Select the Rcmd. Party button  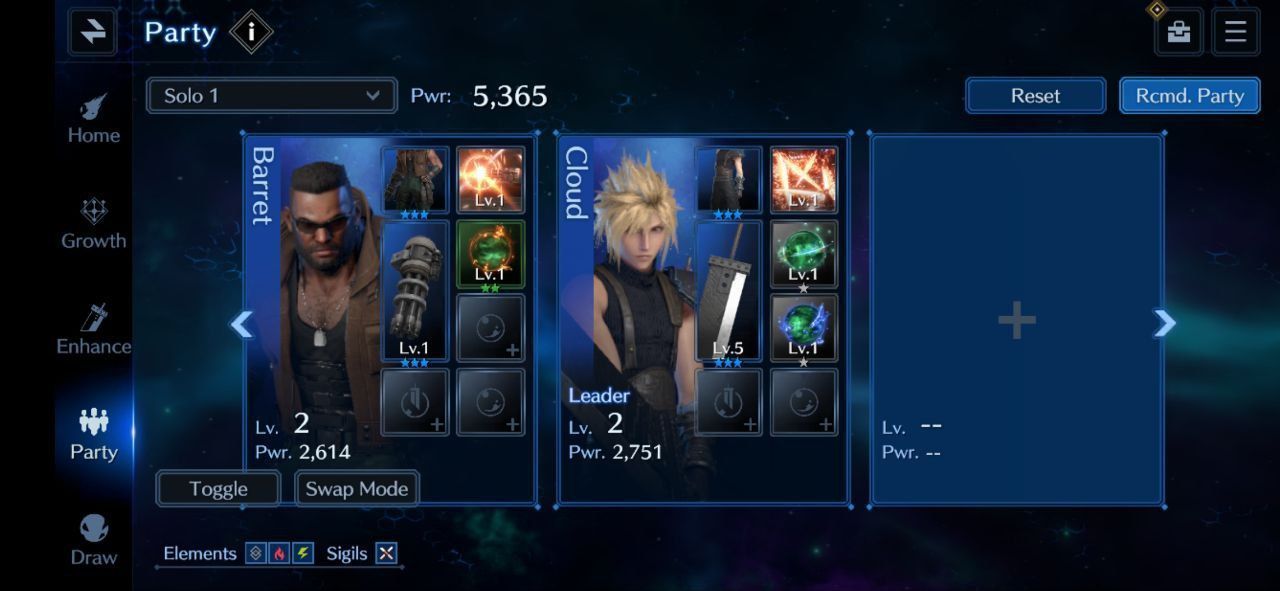pyautogui.click(x=1189, y=96)
